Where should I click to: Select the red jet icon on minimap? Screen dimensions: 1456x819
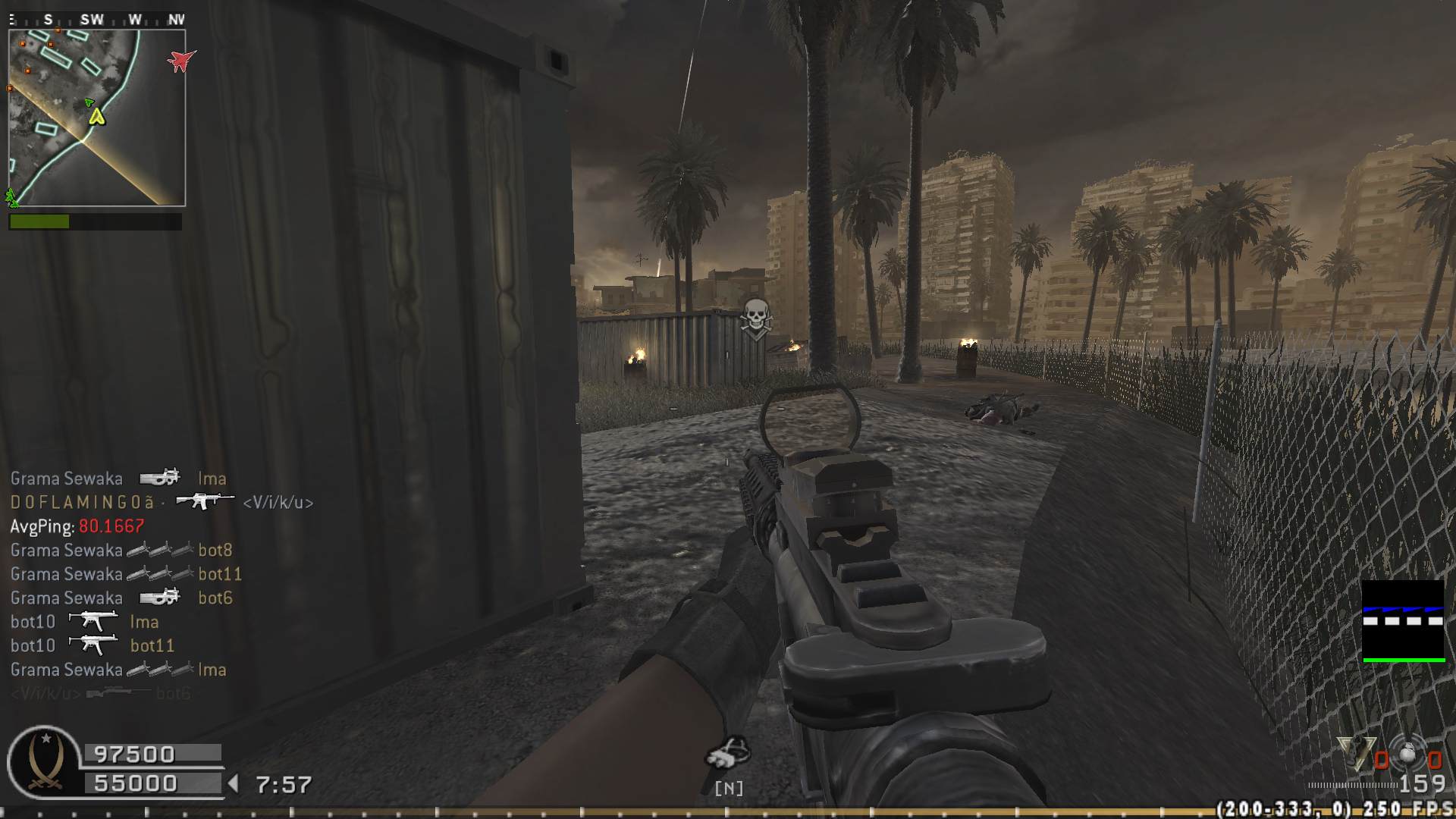[180, 60]
